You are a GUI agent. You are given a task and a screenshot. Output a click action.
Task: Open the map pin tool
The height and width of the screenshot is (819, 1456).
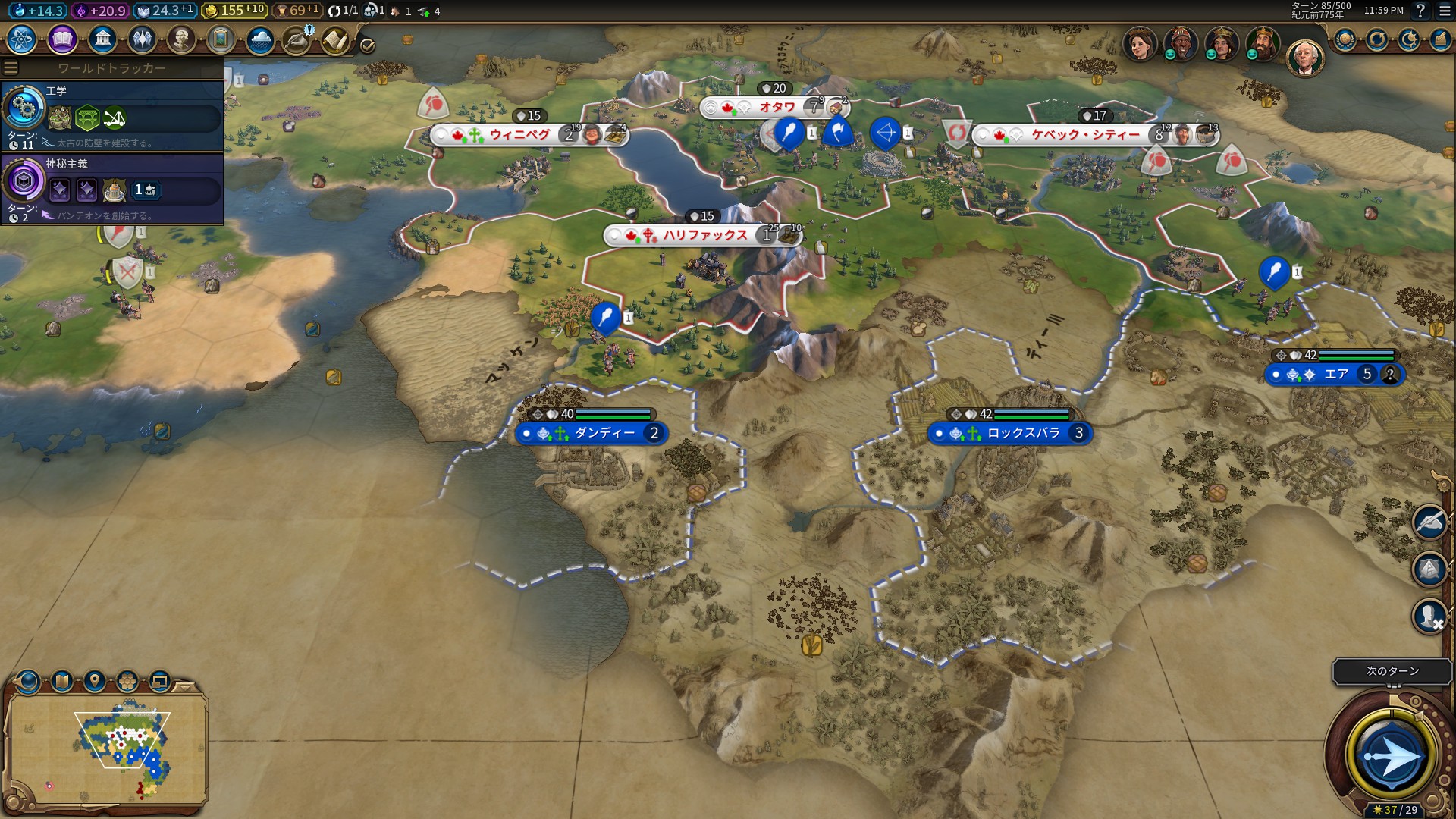coord(95,681)
